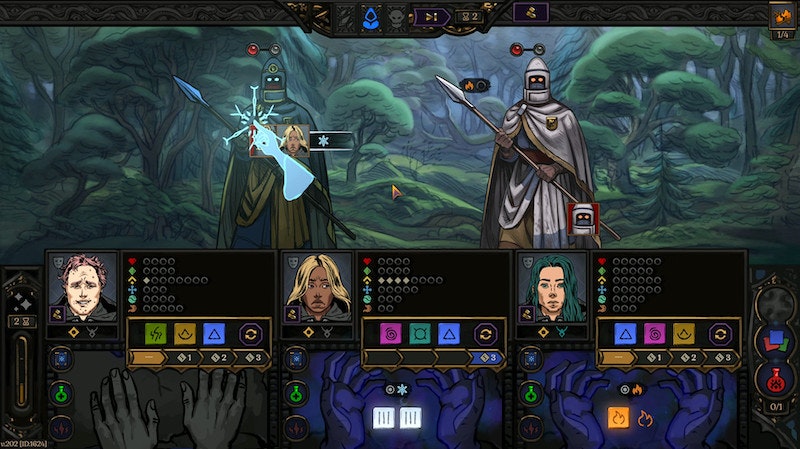This screenshot has height=449, width=800.
Task: Open the flame icon showing 1/4
Action: point(781,17)
